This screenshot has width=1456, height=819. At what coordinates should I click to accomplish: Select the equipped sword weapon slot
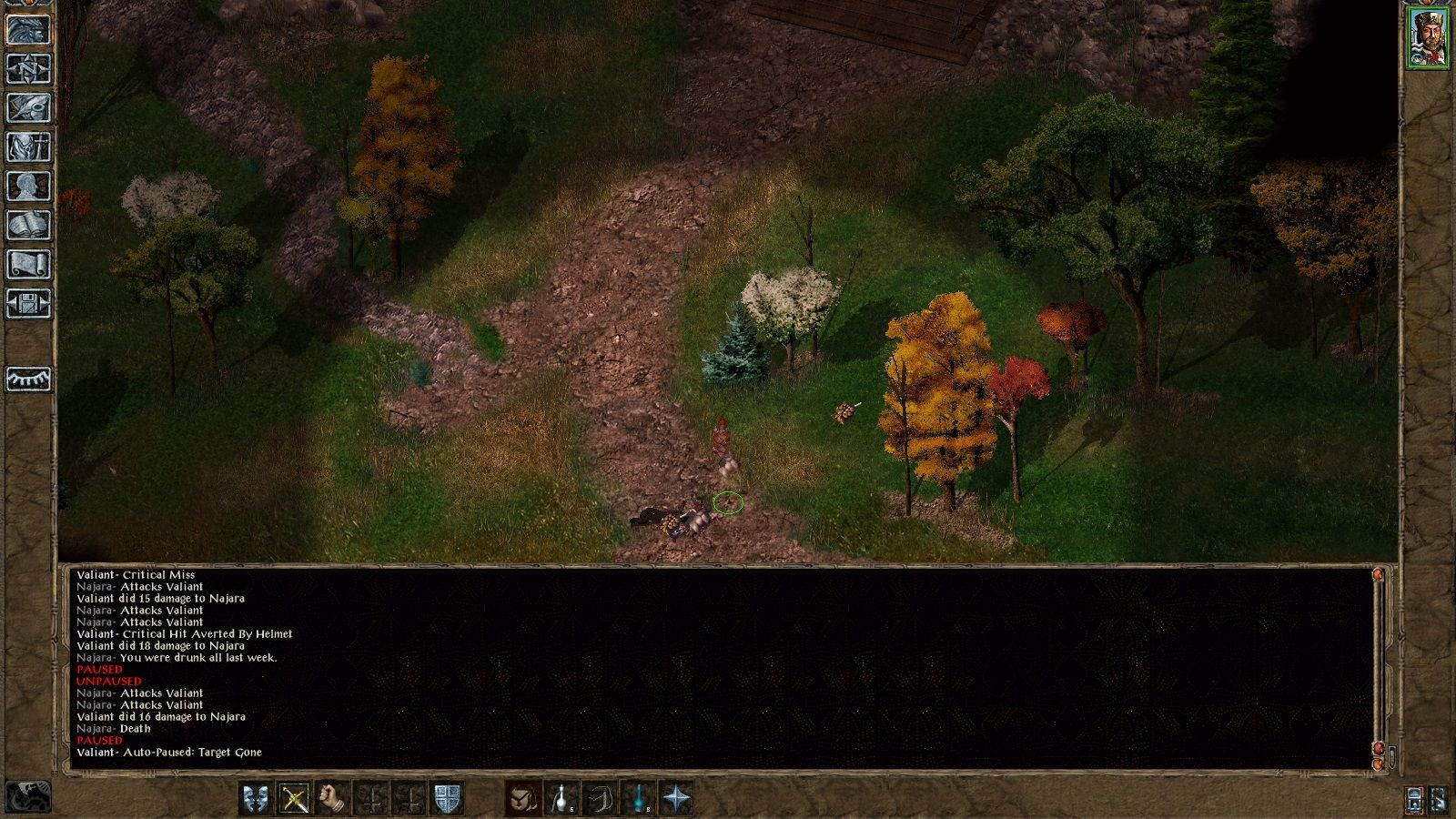(x=295, y=798)
